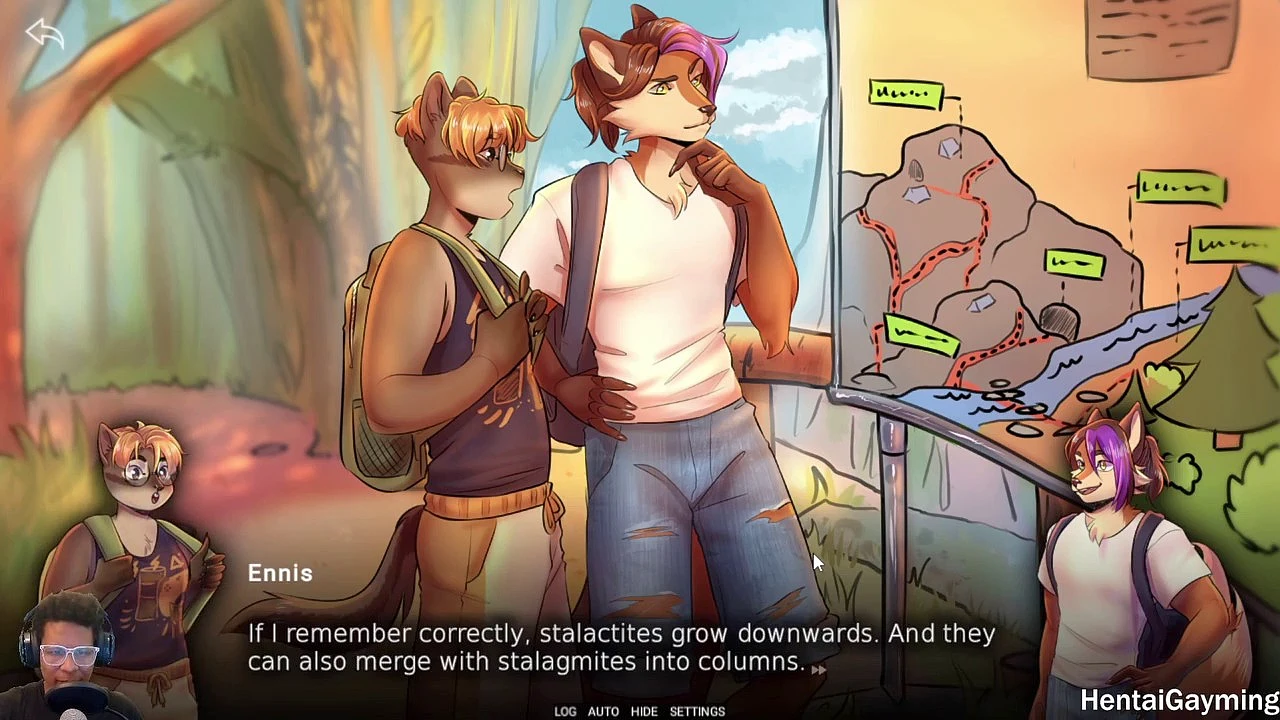1280x720 pixels.
Task: Open the dialogue LOG
Action: (565, 711)
